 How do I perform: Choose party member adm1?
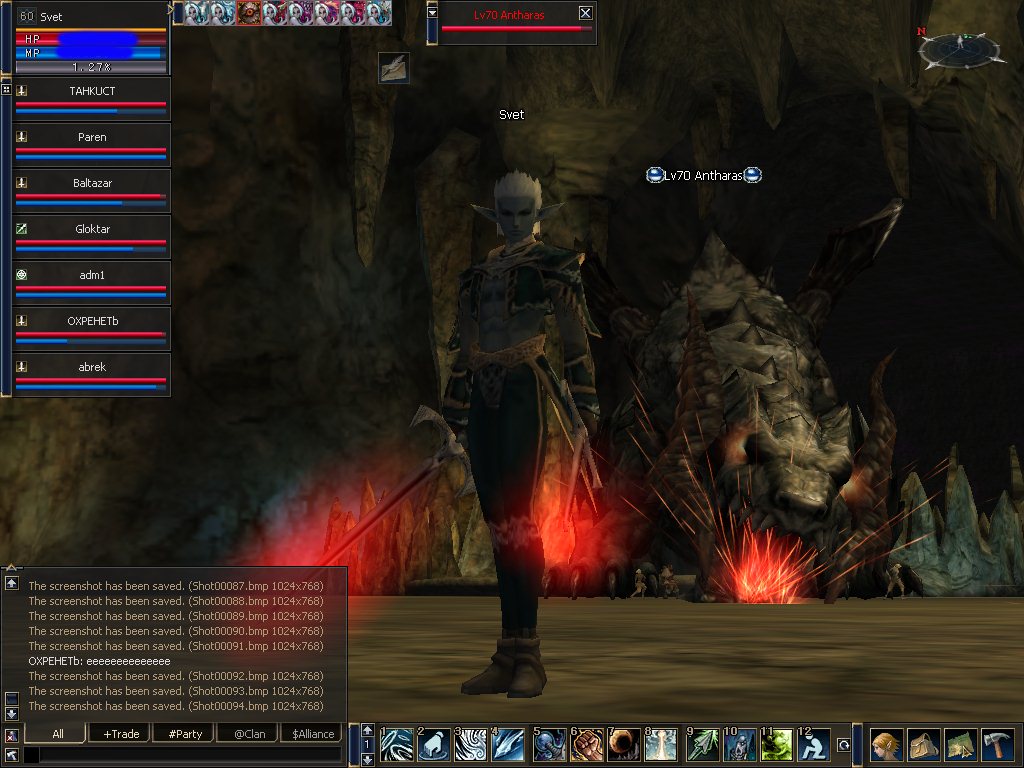click(x=92, y=276)
